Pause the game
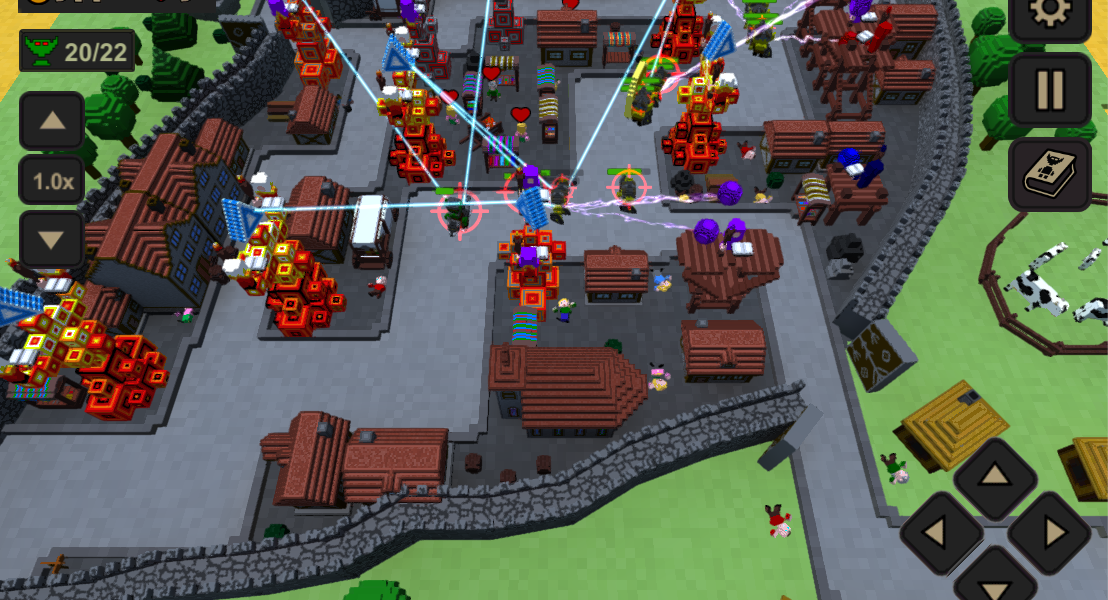1108x600 pixels. point(1049,90)
